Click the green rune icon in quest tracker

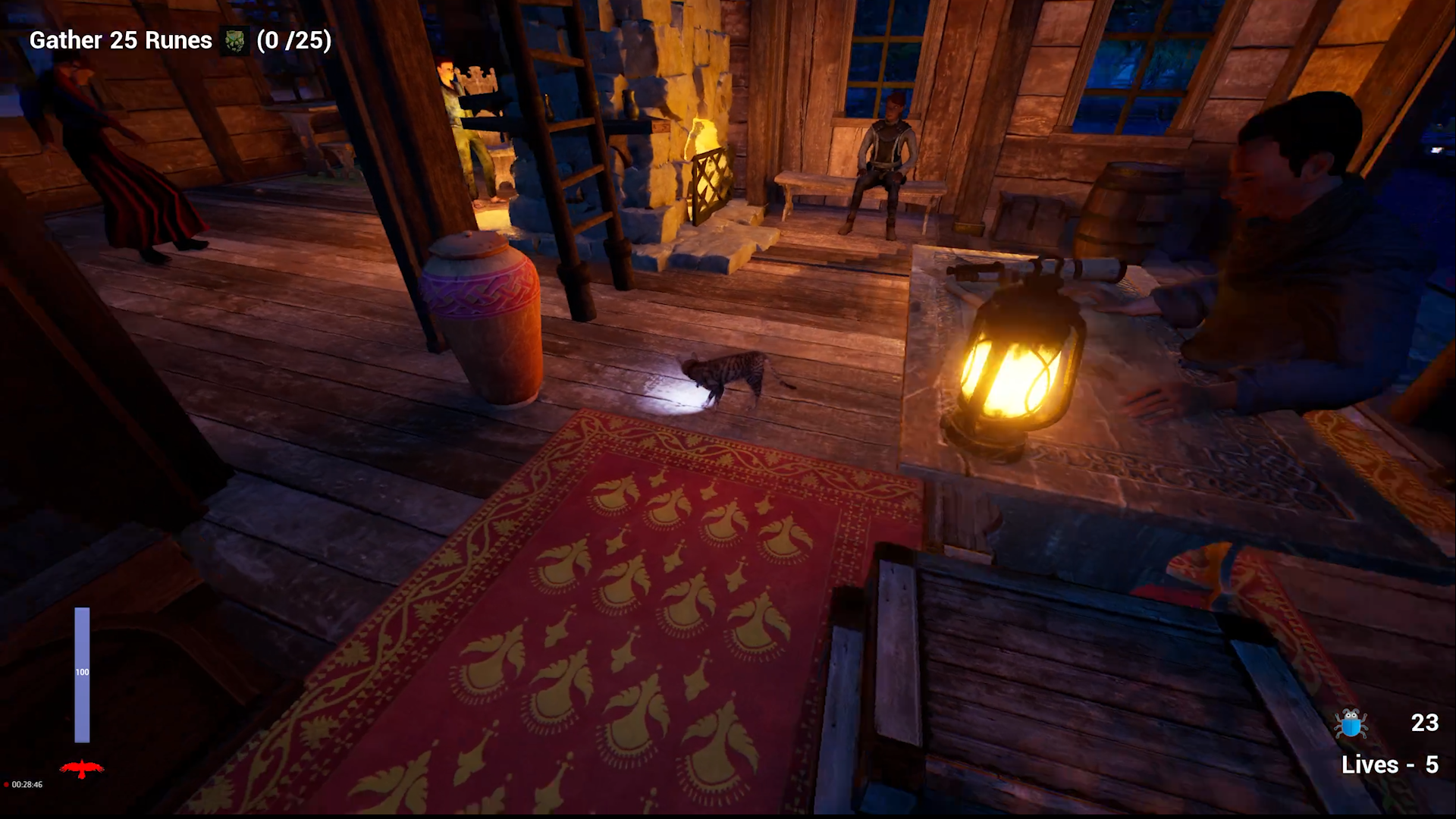pyautogui.click(x=234, y=39)
